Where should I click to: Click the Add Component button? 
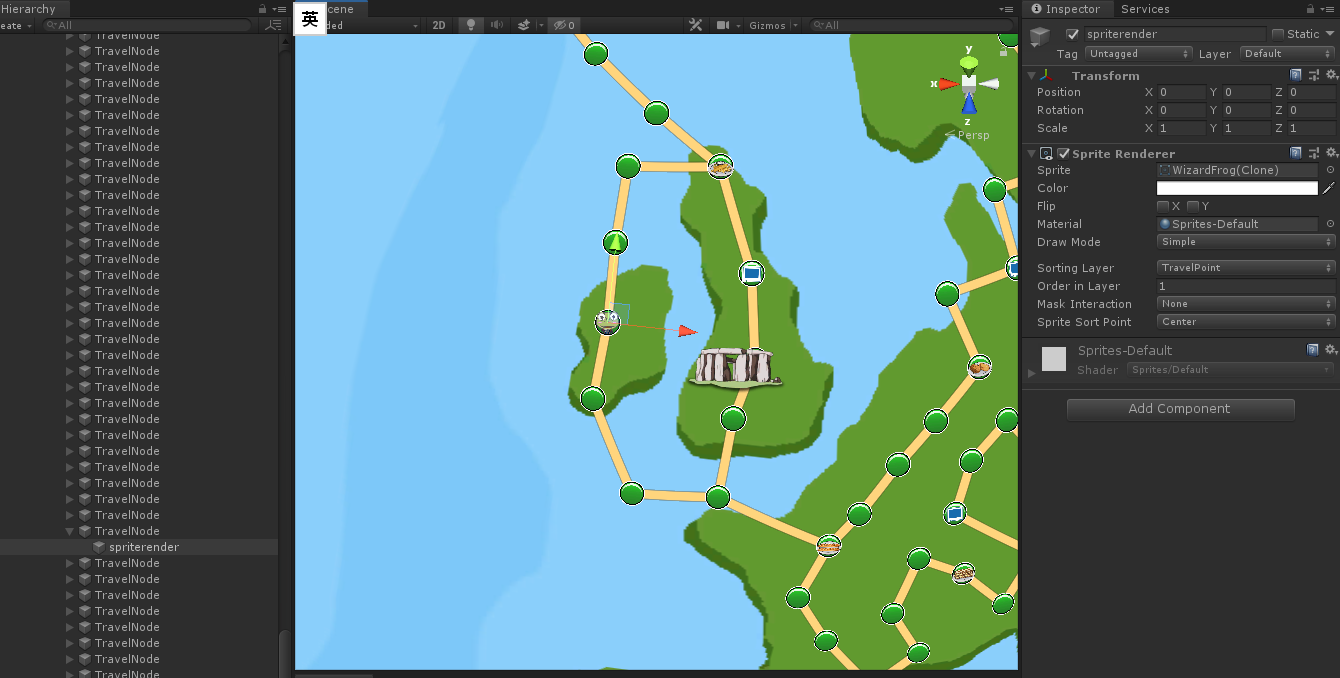coord(1180,409)
